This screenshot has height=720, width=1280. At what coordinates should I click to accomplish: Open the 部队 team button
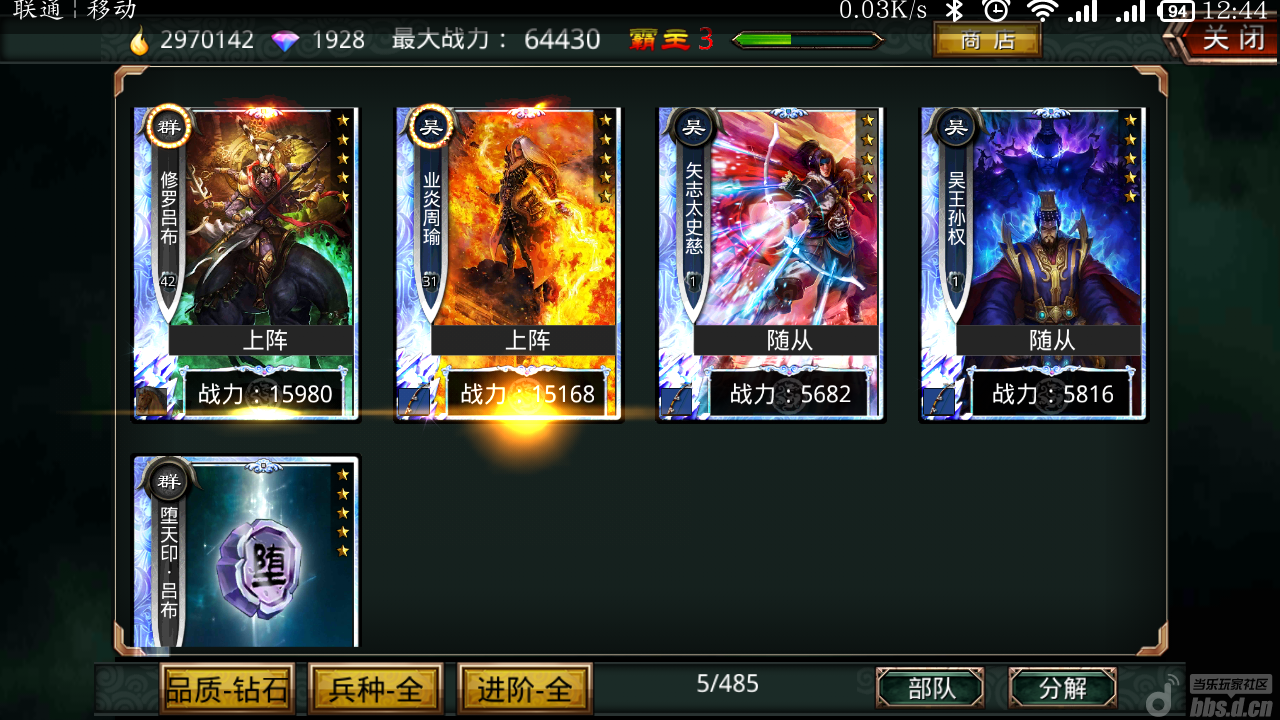930,688
